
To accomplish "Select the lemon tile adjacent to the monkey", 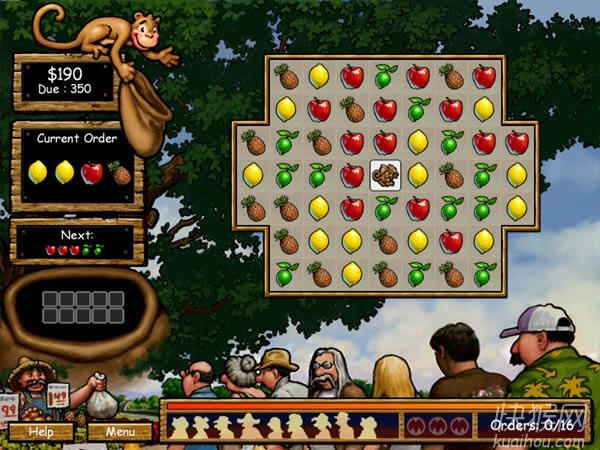I will [x=418, y=175].
